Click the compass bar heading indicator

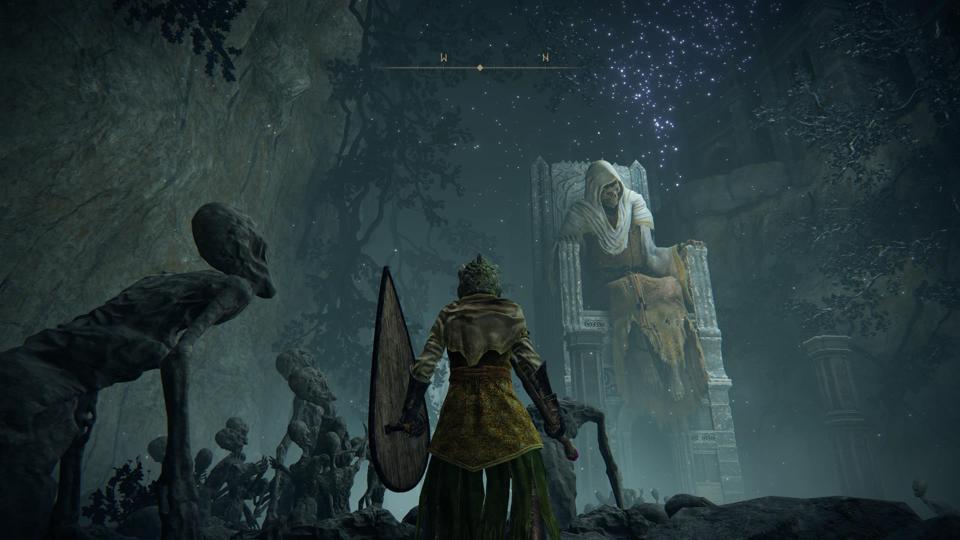tap(480, 67)
